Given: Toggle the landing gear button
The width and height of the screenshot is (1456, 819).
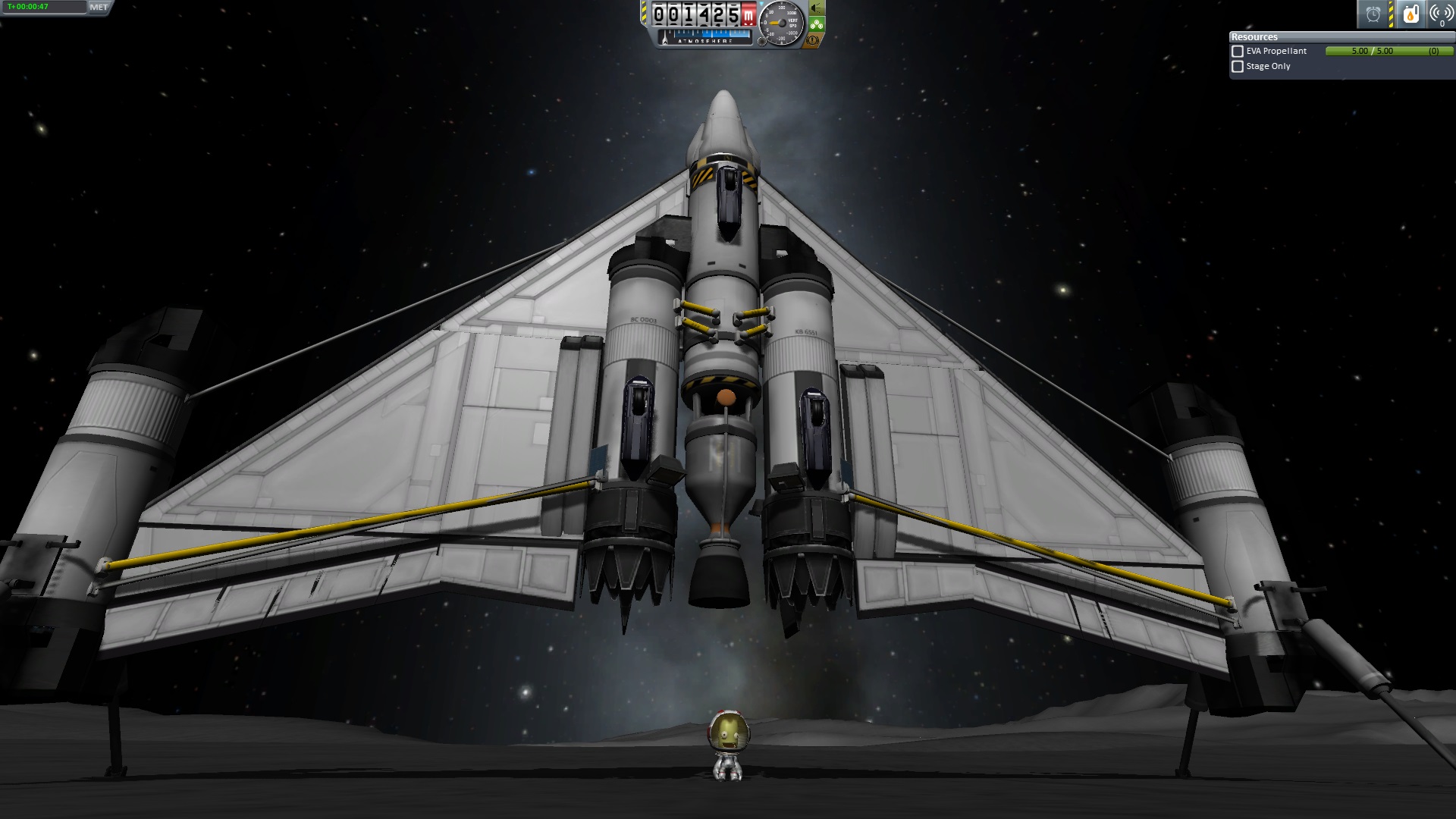Looking at the screenshot, I should (817, 24).
